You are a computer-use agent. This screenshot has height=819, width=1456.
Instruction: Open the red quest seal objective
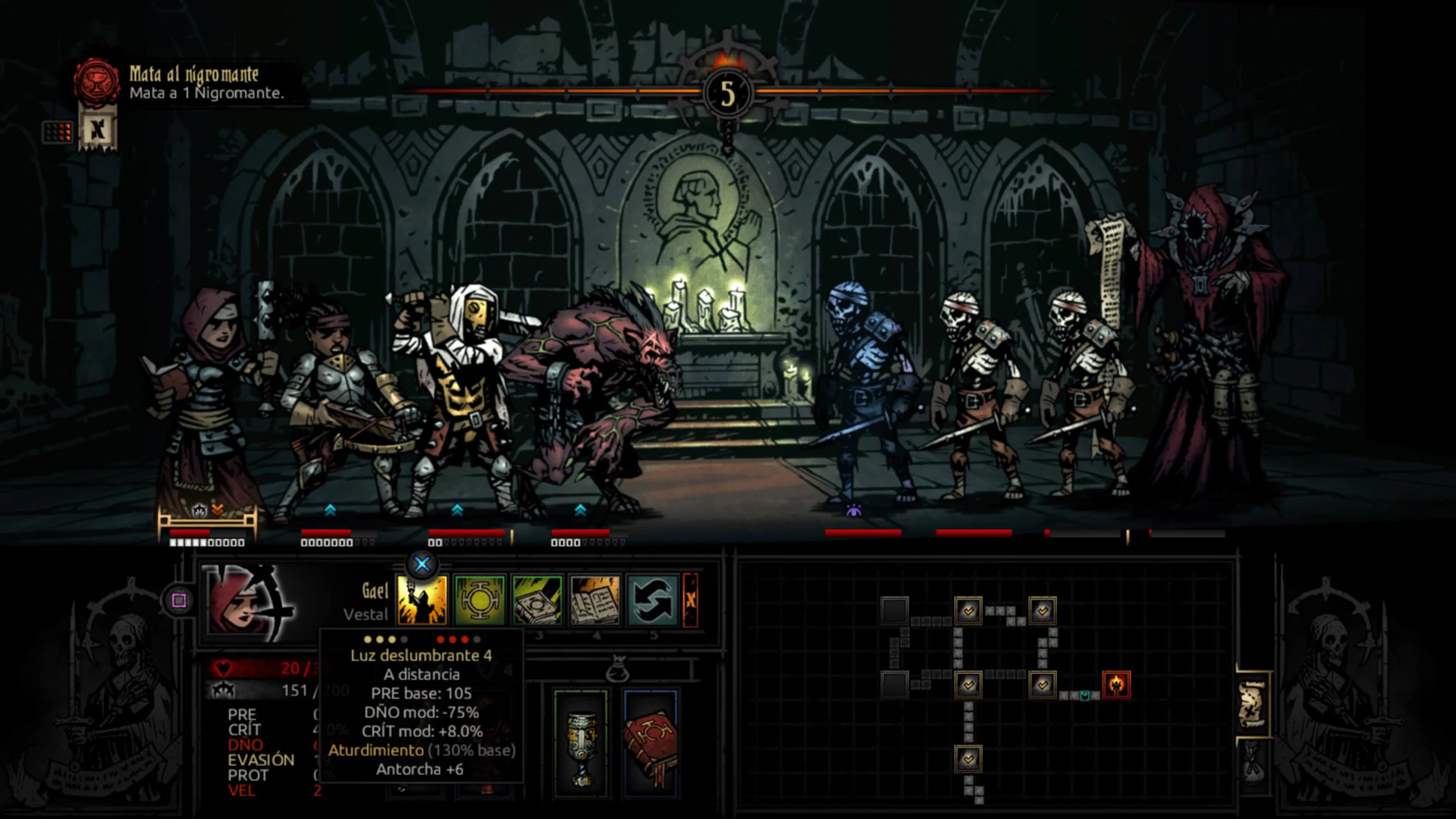[96, 81]
